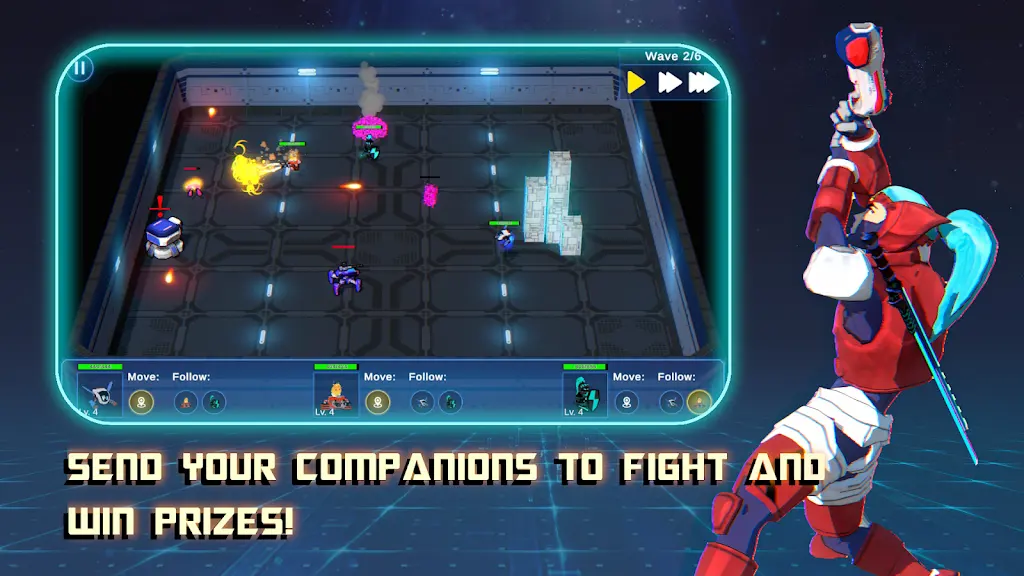Image resolution: width=1024 pixels, height=576 pixels.
Task: Click the gold highlighted Follow icon
Action: point(699,402)
